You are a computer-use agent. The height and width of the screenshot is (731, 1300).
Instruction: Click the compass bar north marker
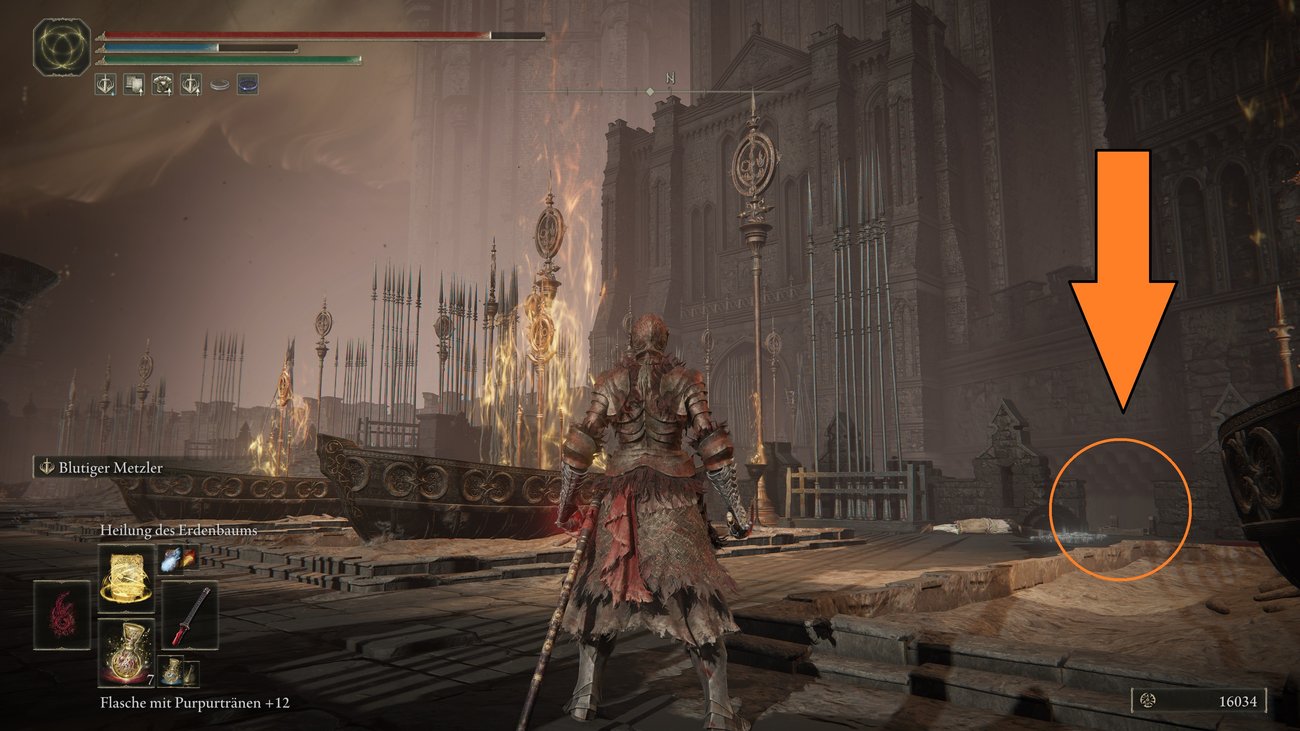point(671,77)
